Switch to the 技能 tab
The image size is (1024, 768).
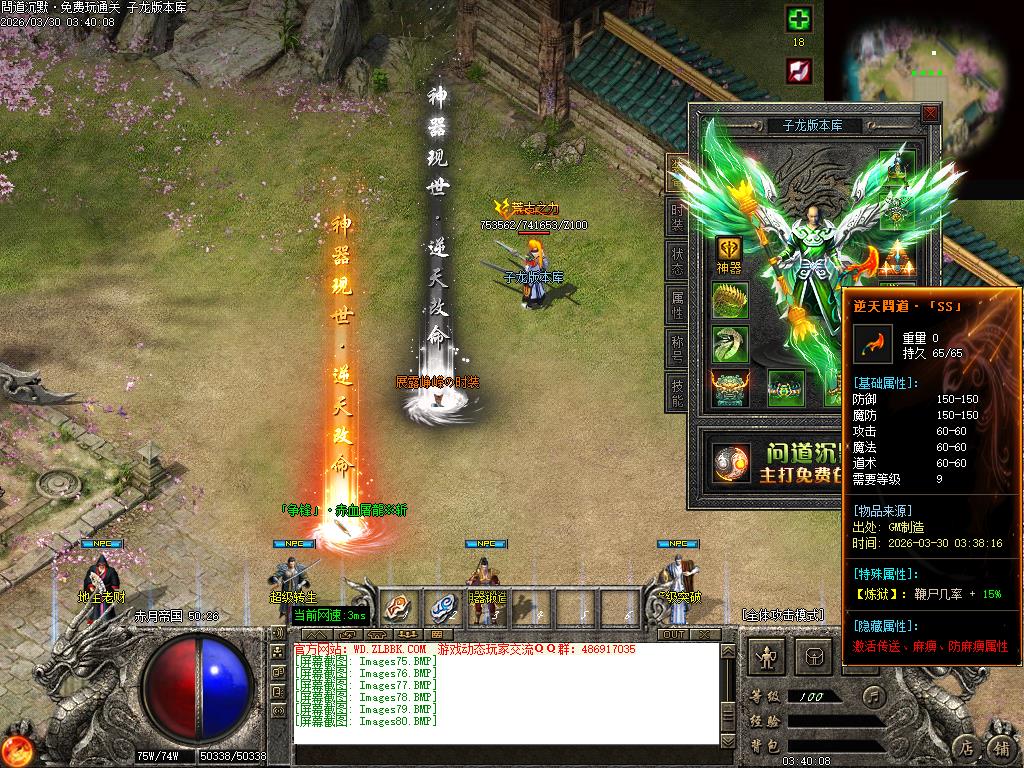point(677,394)
